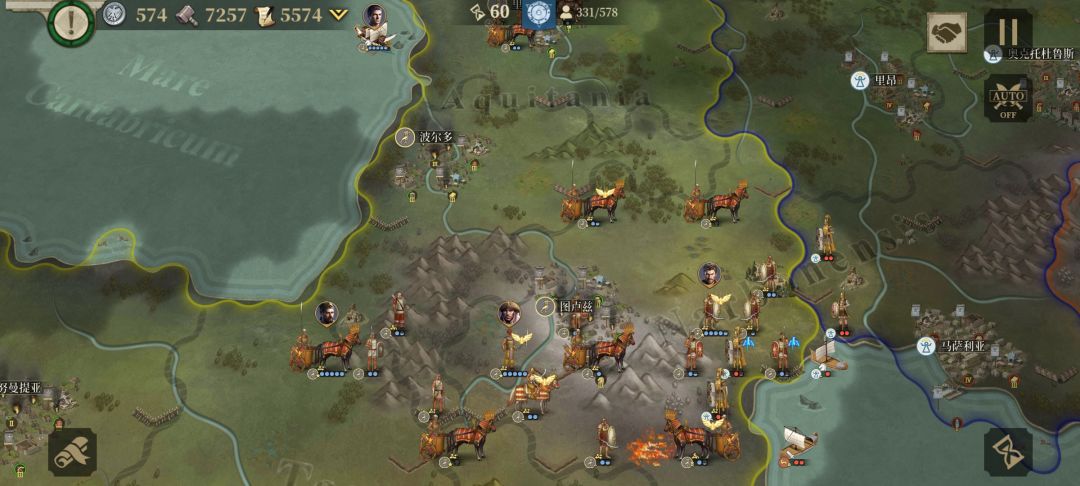The image size is (1080, 486).
Task: Select the city label 努曼提亚
Action: (20, 387)
